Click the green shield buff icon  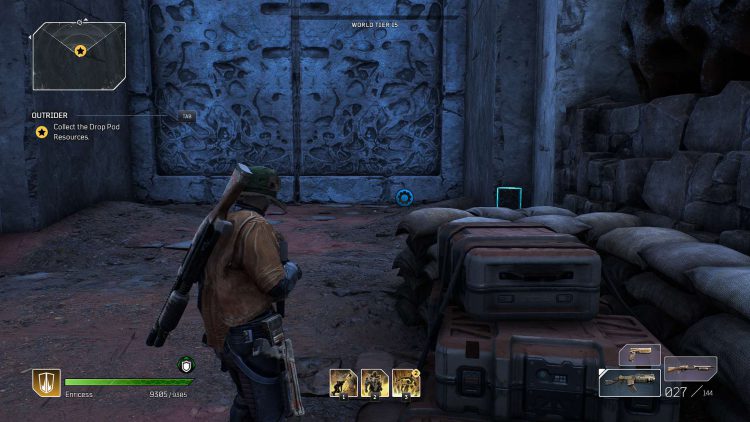point(185,365)
